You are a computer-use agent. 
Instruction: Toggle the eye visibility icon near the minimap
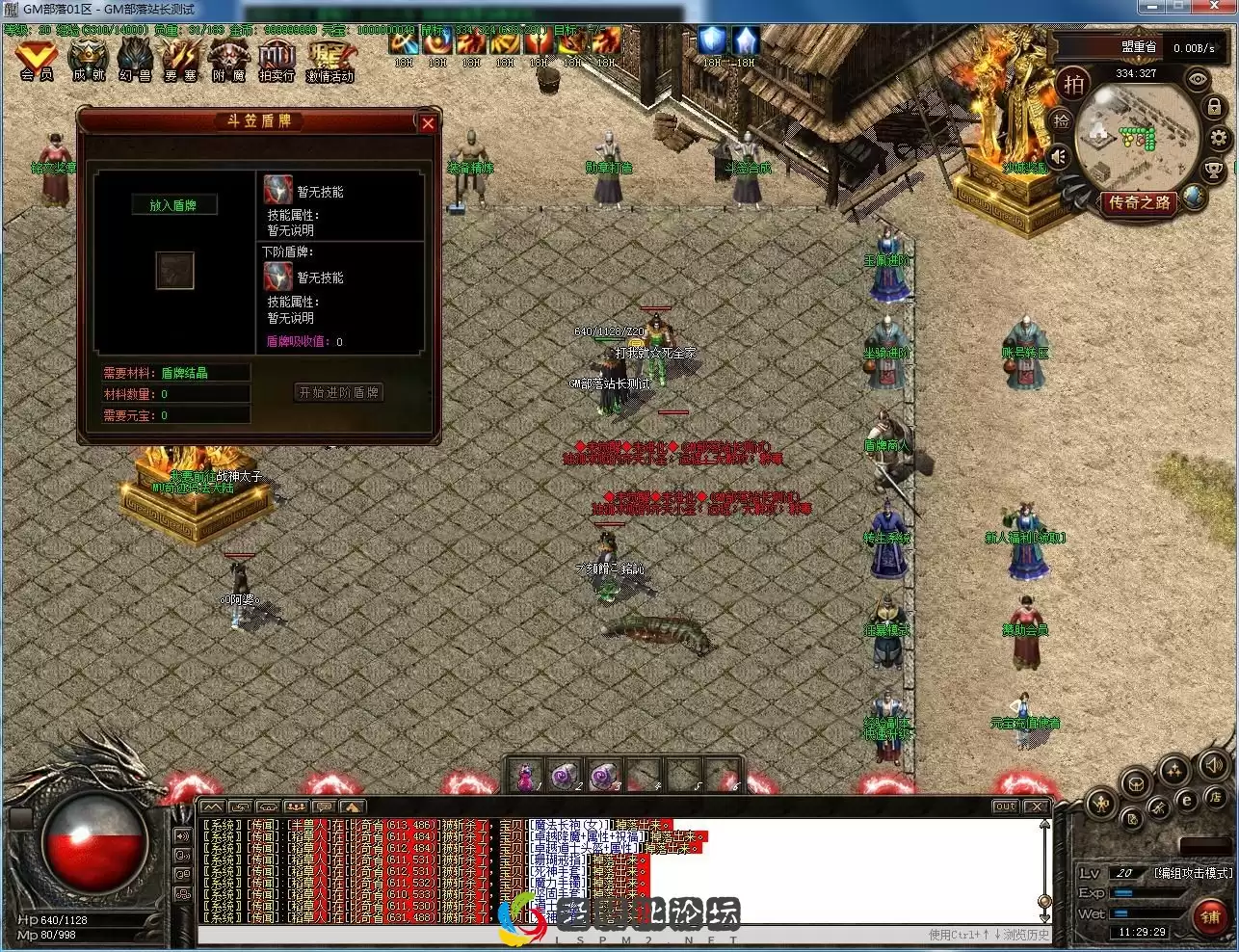pos(1197,79)
